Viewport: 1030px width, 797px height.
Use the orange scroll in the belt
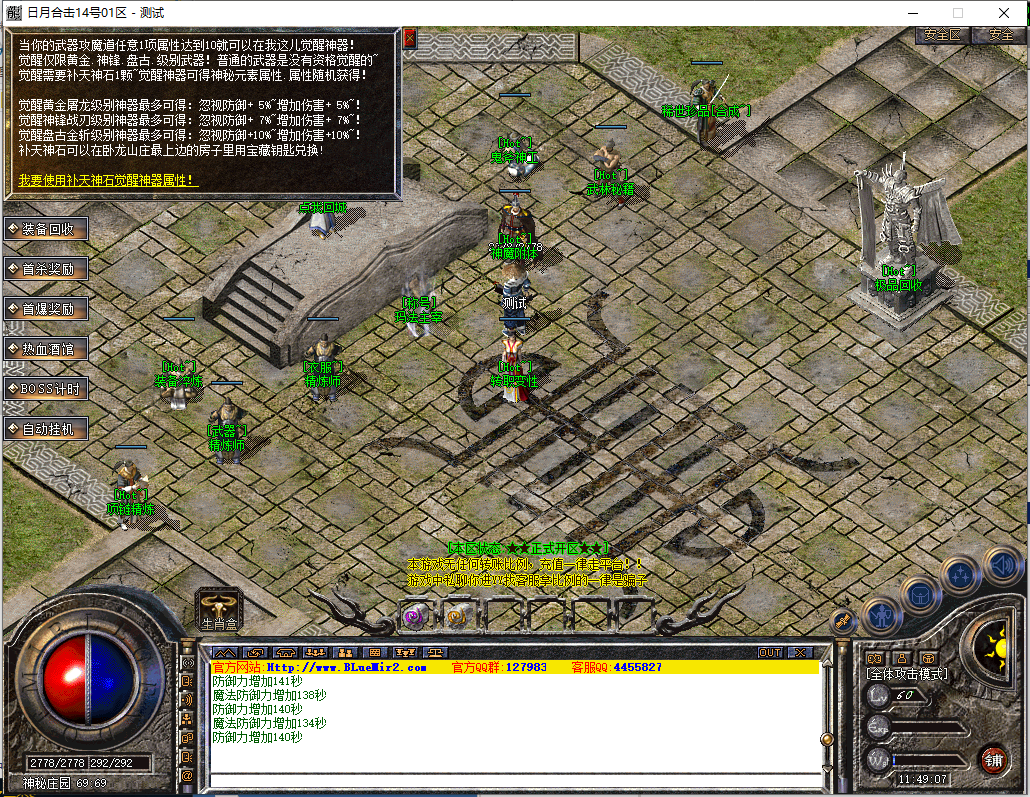(455, 616)
